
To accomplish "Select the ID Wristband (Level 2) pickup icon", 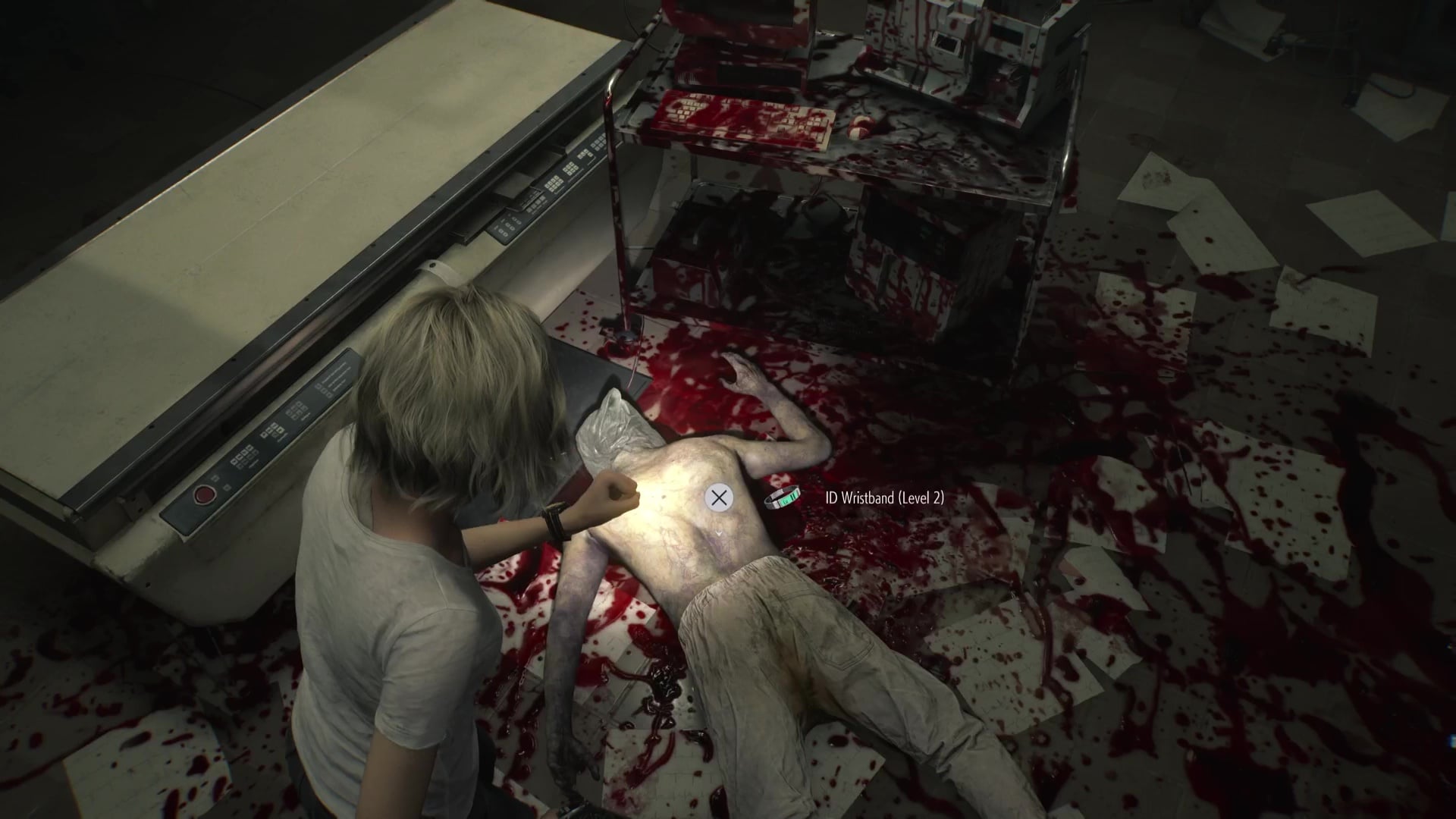I will (x=781, y=499).
